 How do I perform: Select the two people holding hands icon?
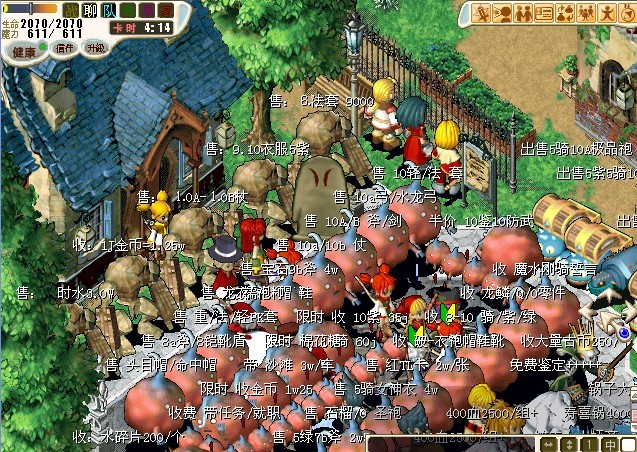click(523, 13)
